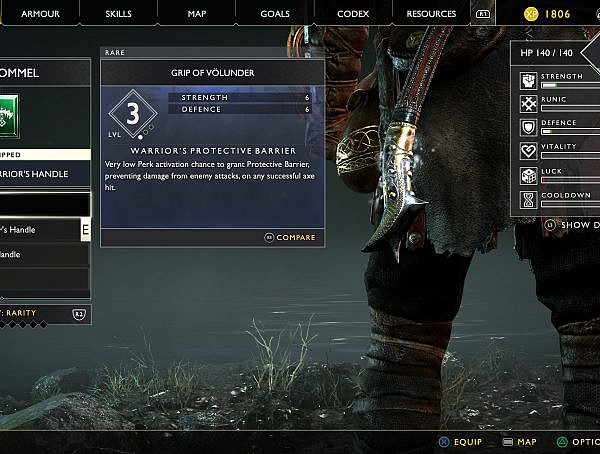Choose Compare in the Grip of Völunder panel
The image size is (600, 454).
click(x=289, y=238)
